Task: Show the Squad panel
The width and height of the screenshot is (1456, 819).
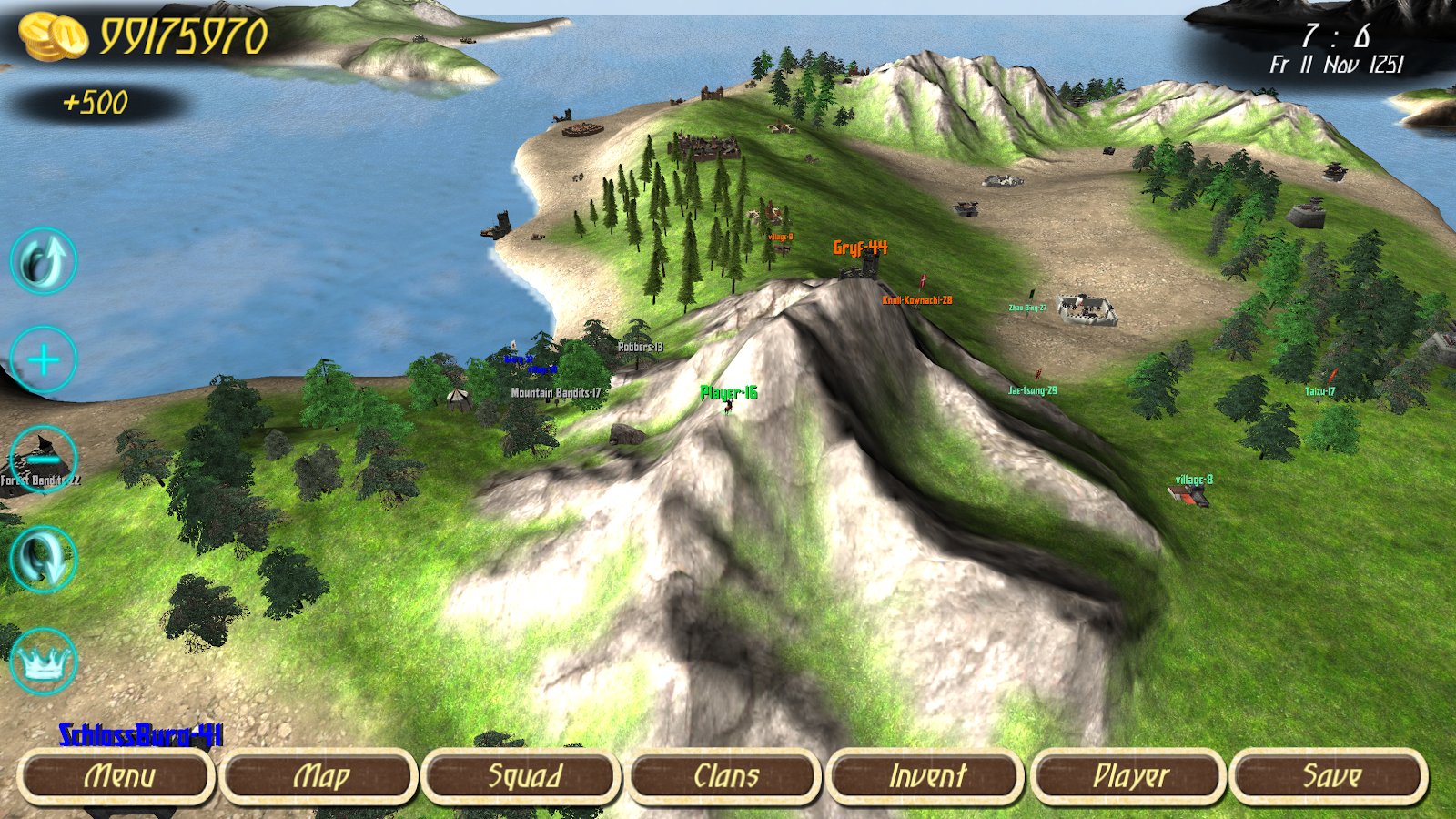Action: [522, 777]
